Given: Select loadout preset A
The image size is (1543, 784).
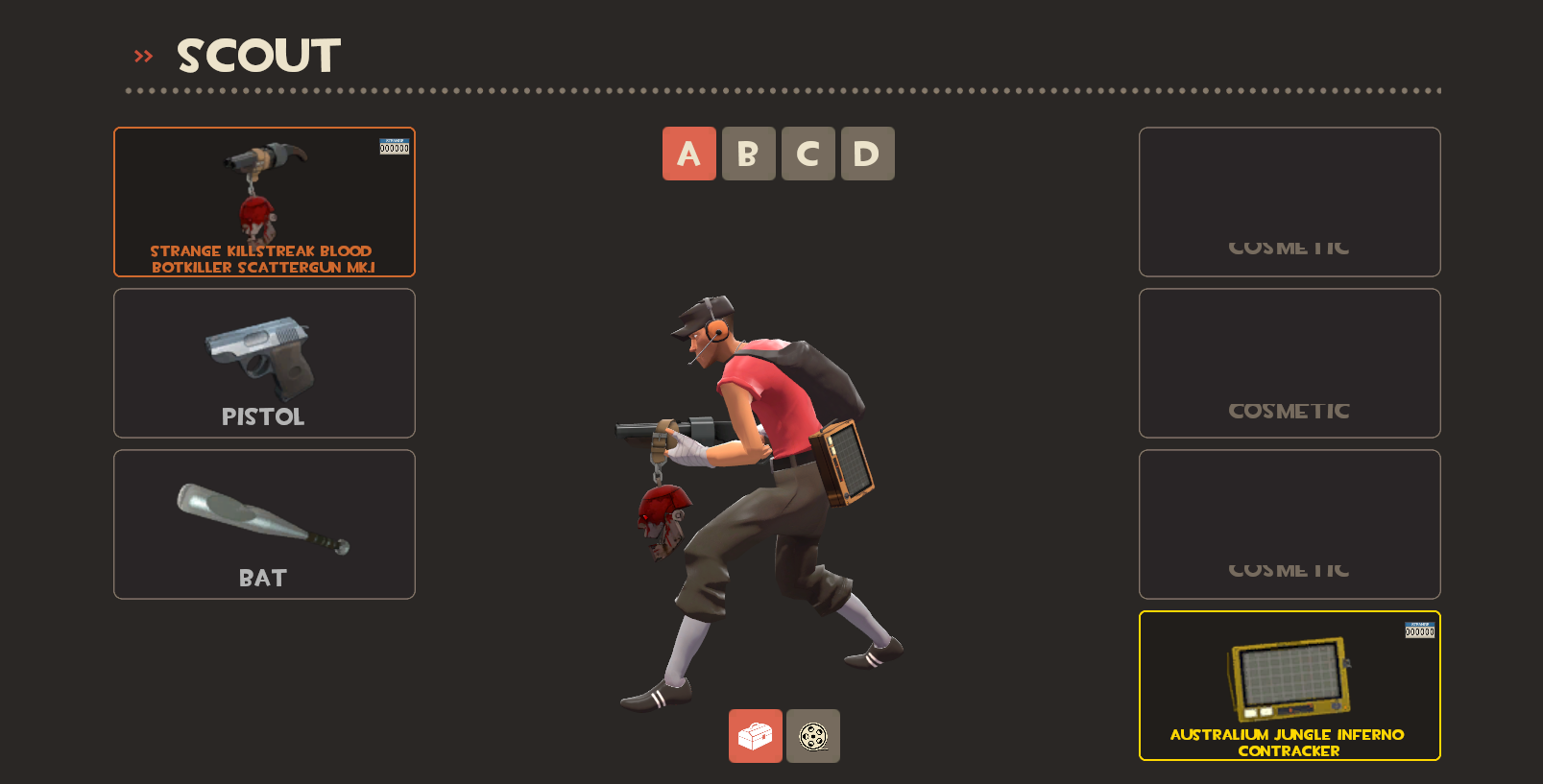Looking at the screenshot, I should [689, 154].
